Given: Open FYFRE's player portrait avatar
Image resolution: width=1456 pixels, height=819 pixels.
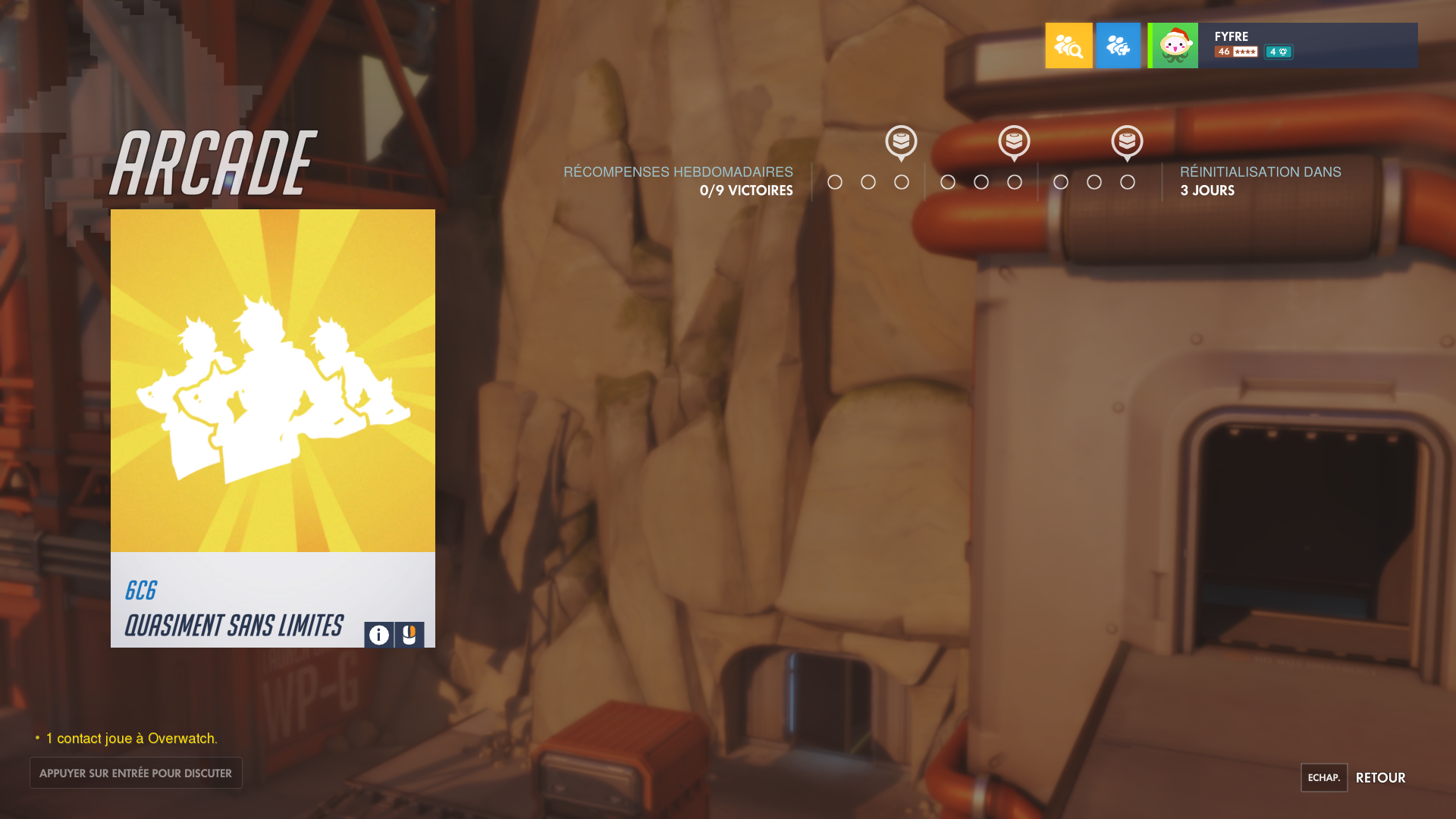Looking at the screenshot, I should tap(1172, 45).
